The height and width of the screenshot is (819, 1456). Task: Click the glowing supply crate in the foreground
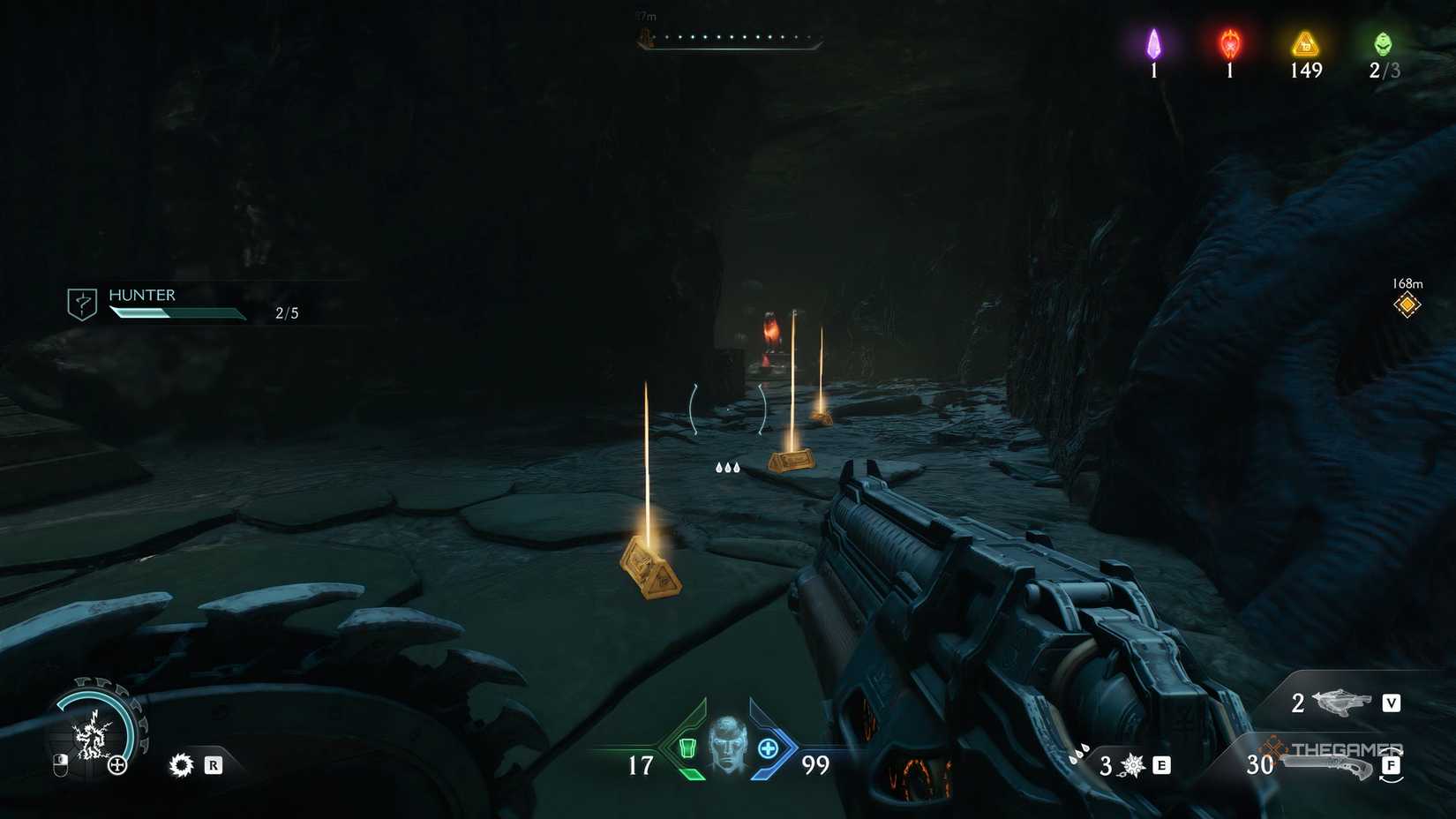click(651, 569)
